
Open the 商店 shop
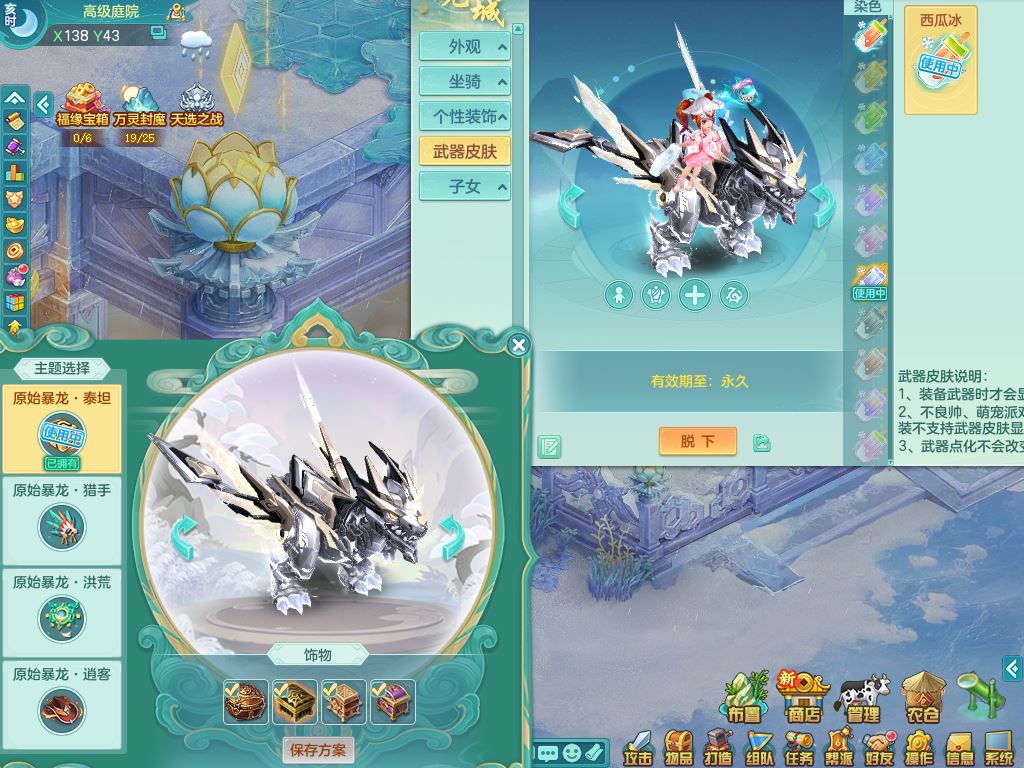[x=804, y=697]
